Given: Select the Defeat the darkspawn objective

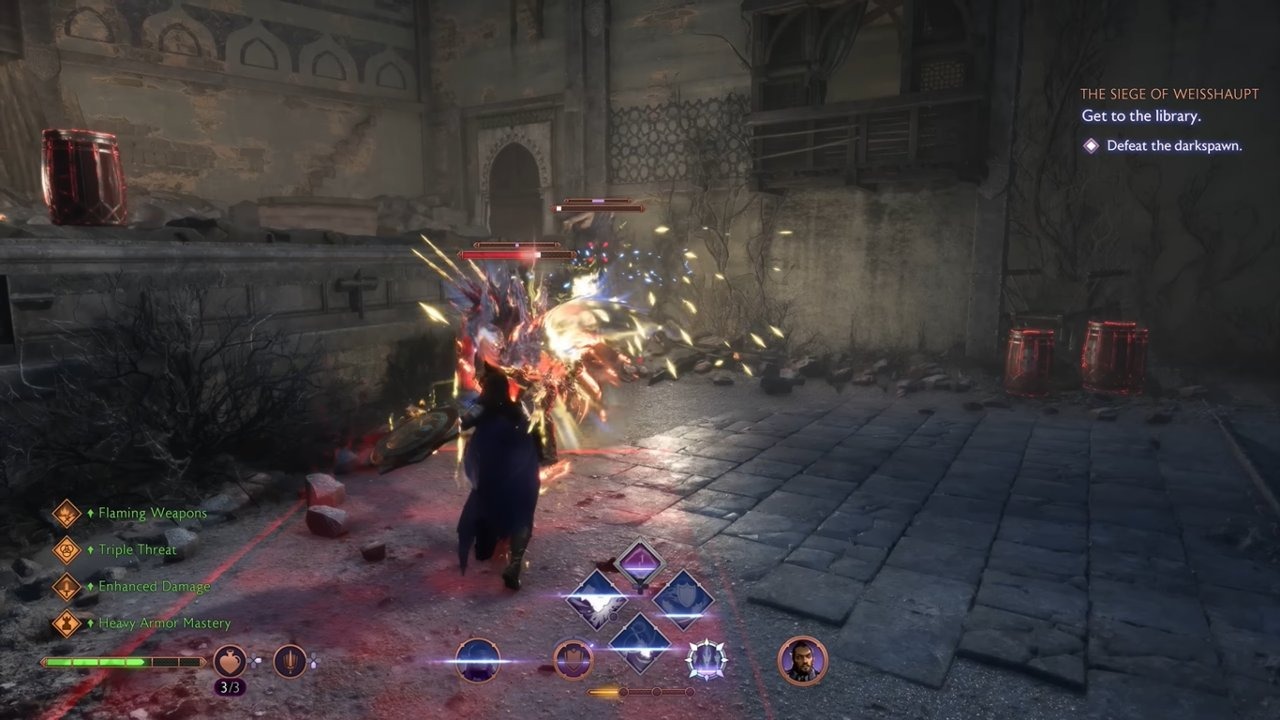Looking at the screenshot, I should 1173,146.
